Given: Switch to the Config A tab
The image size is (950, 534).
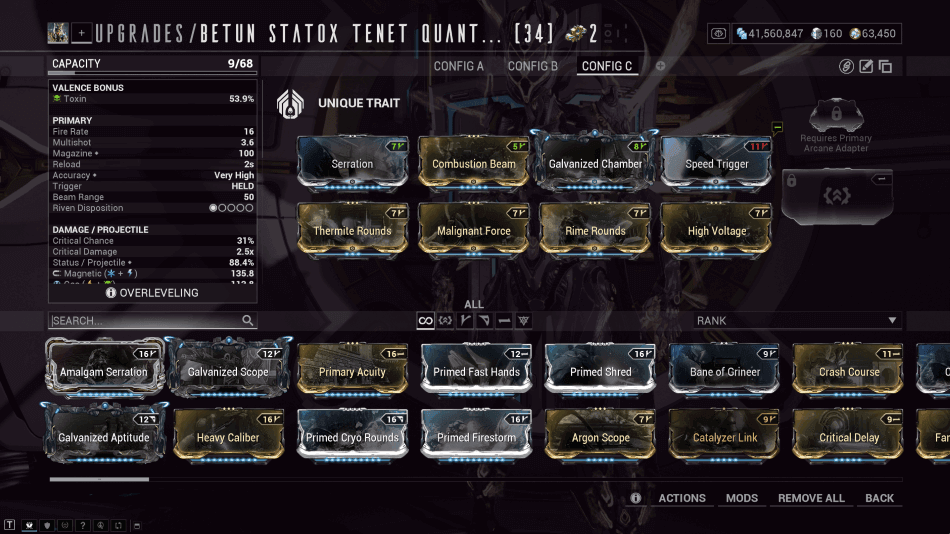Looking at the screenshot, I should click(458, 66).
